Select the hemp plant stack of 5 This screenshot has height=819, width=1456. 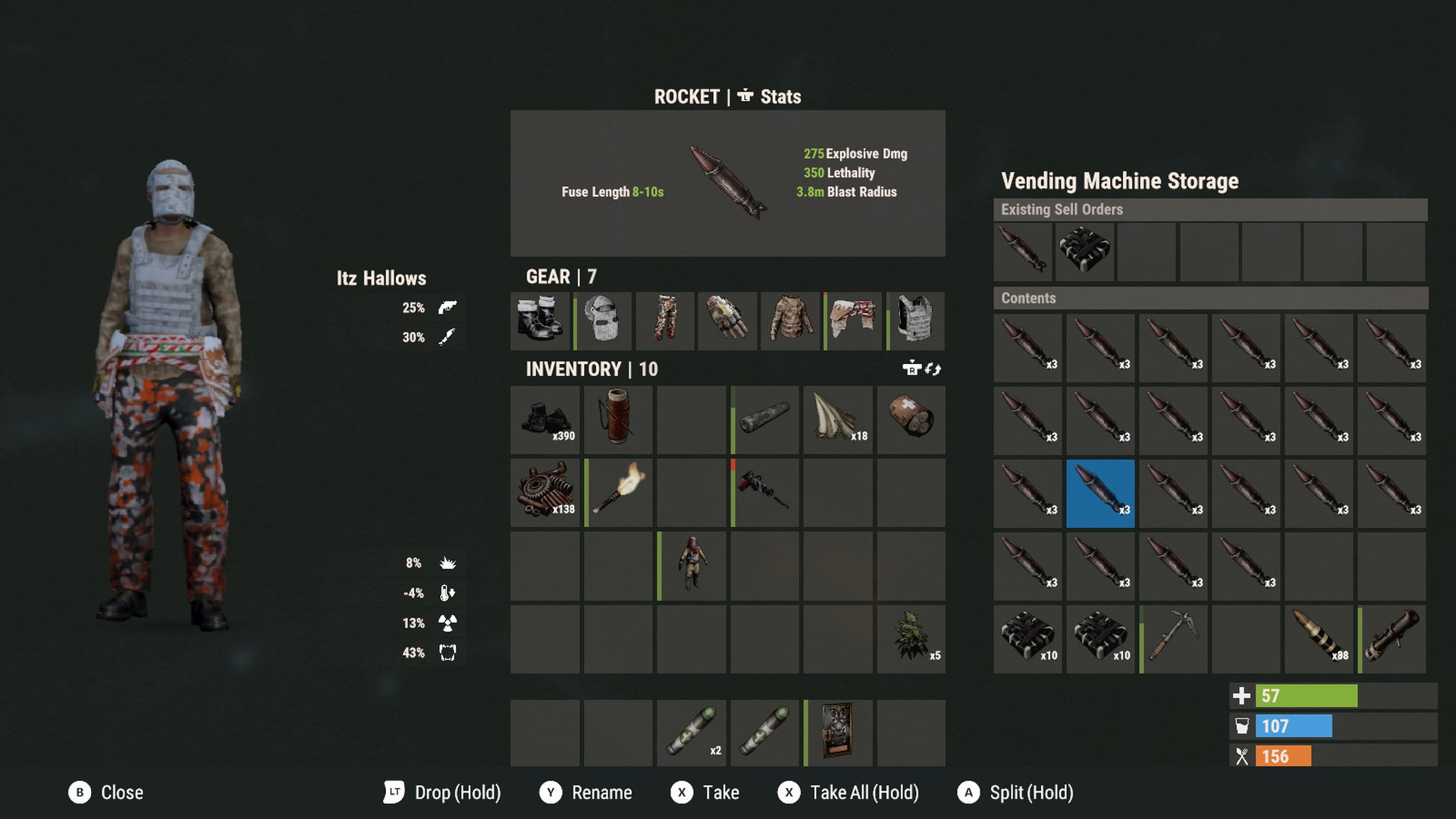pyautogui.click(x=910, y=639)
